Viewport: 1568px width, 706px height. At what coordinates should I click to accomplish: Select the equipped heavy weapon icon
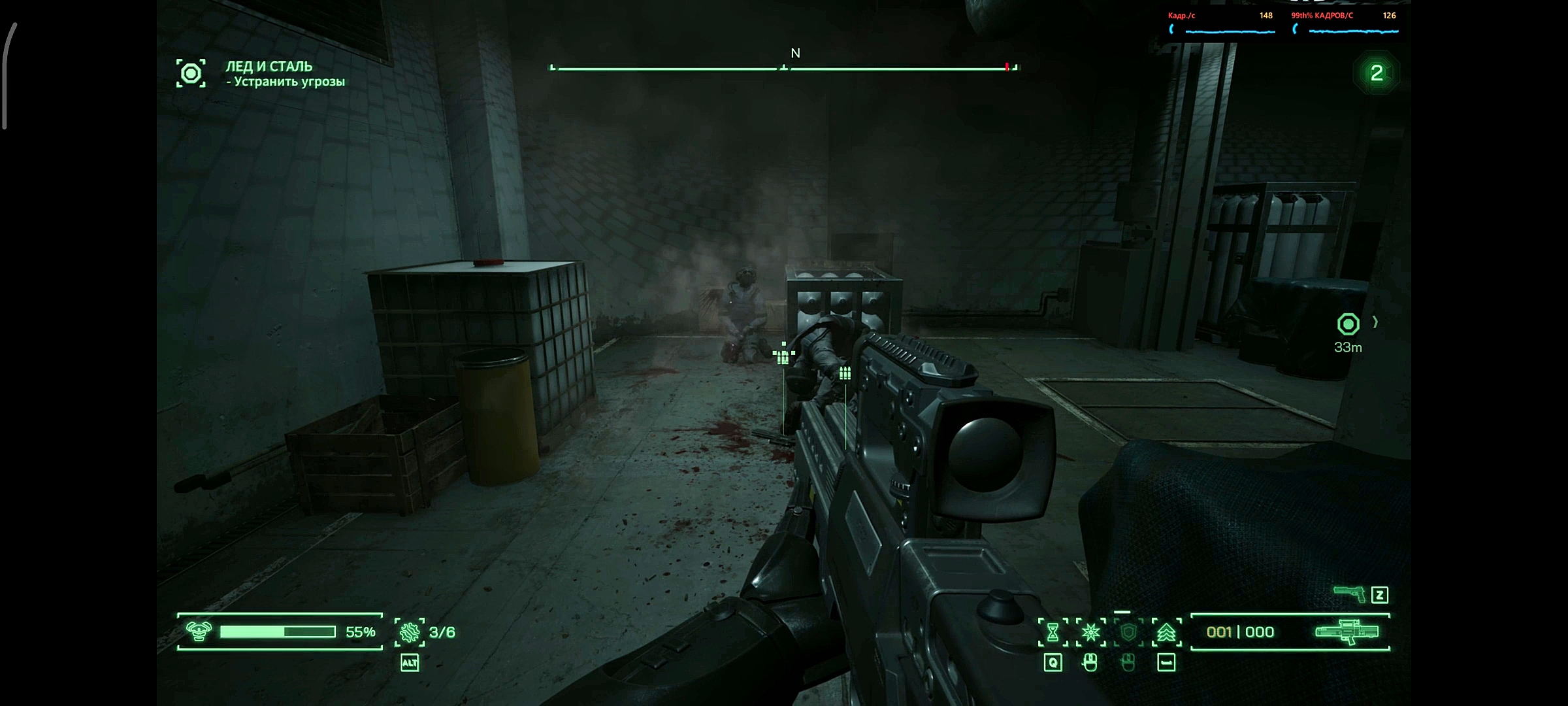coord(1347,632)
